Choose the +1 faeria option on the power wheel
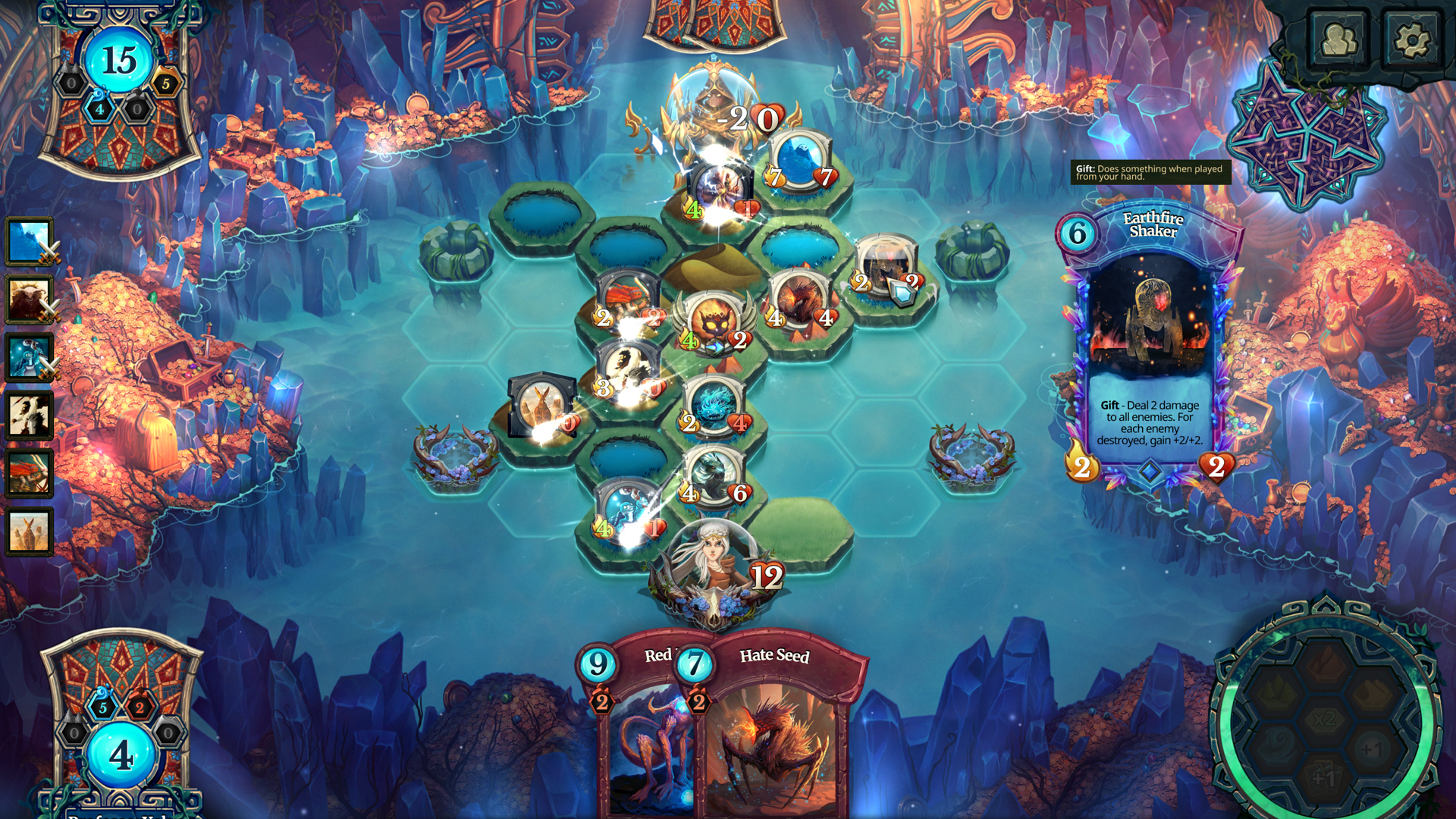The height and width of the screenshot is (819, 1456). point(1371,749)
